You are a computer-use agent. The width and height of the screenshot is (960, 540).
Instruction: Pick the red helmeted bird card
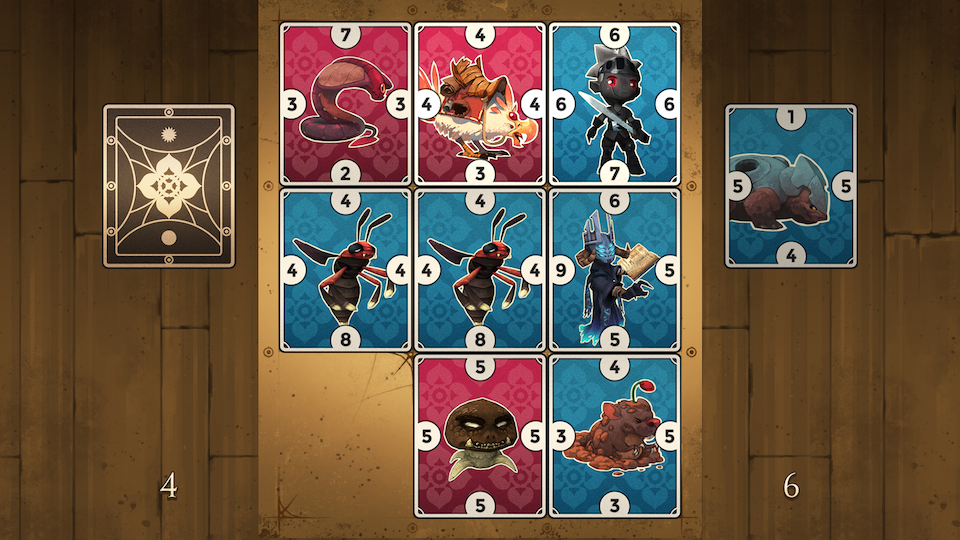coord(480,104)
